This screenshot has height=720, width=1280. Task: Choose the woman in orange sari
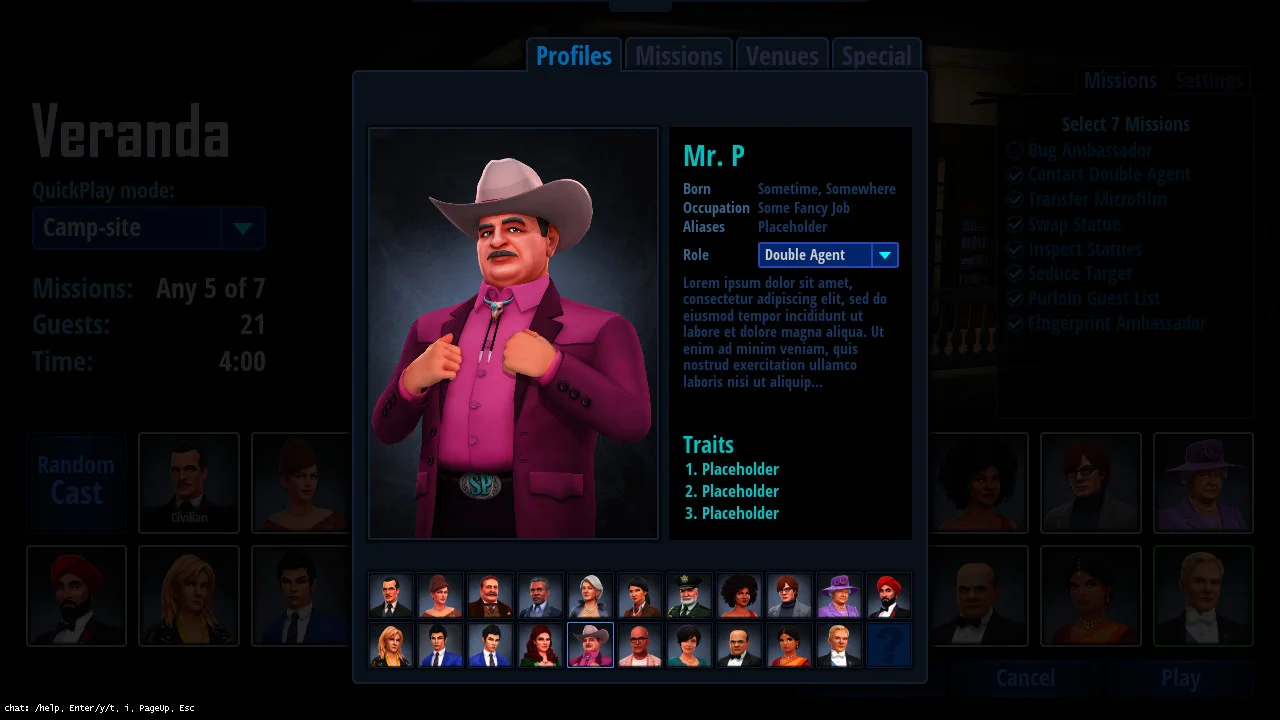point(789,645)
